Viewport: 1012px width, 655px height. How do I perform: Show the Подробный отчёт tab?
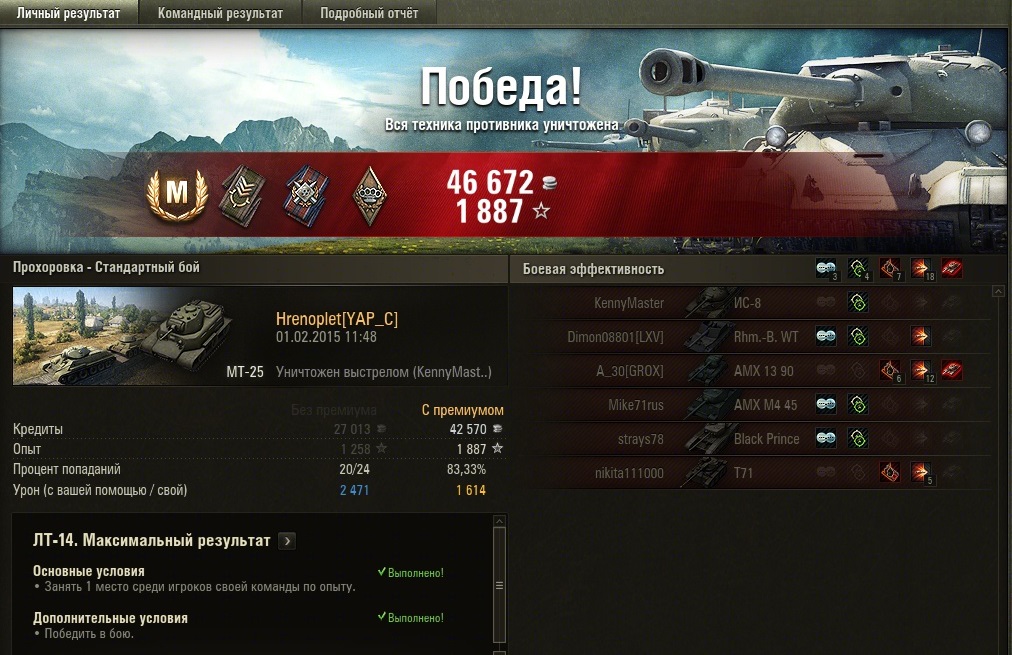[369, 13]
